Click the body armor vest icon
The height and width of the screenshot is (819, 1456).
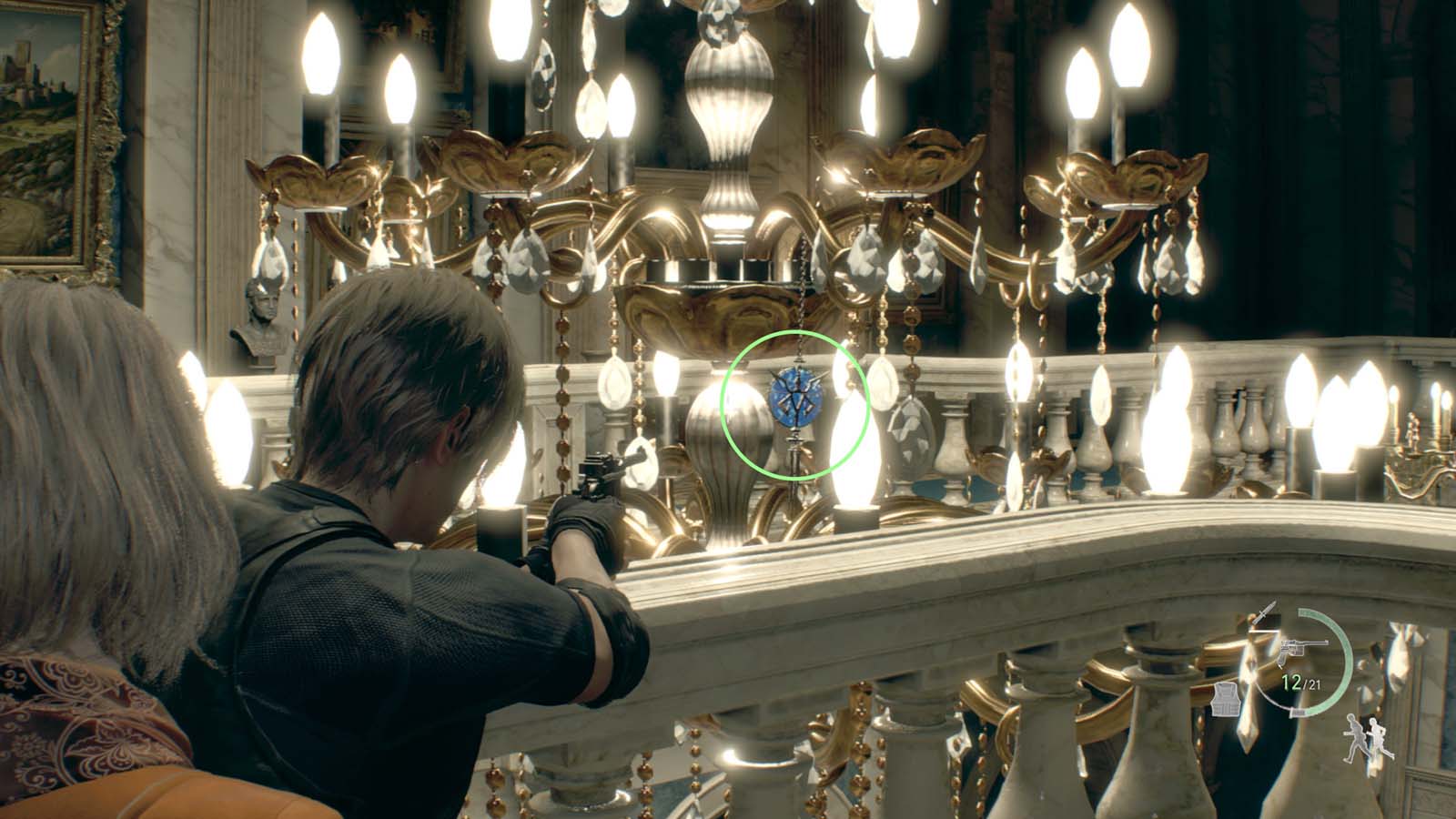[1225, 699]
